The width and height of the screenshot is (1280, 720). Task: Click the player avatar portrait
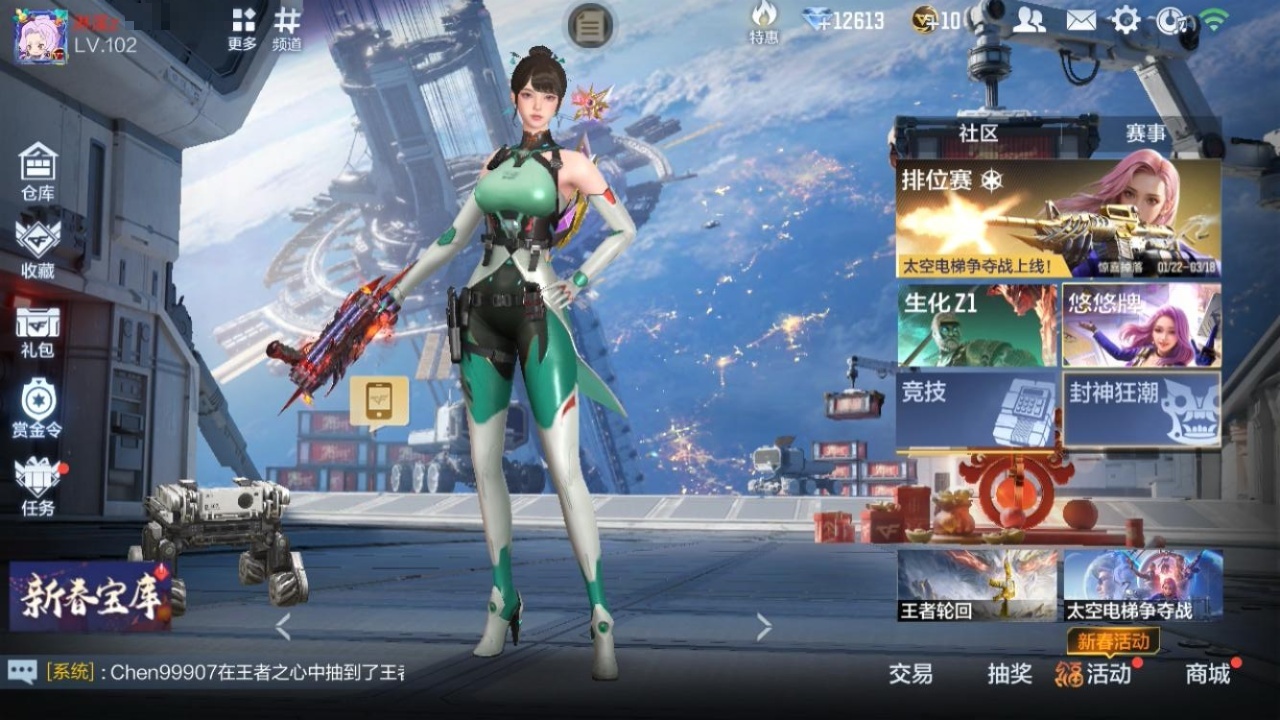(40, 36)
